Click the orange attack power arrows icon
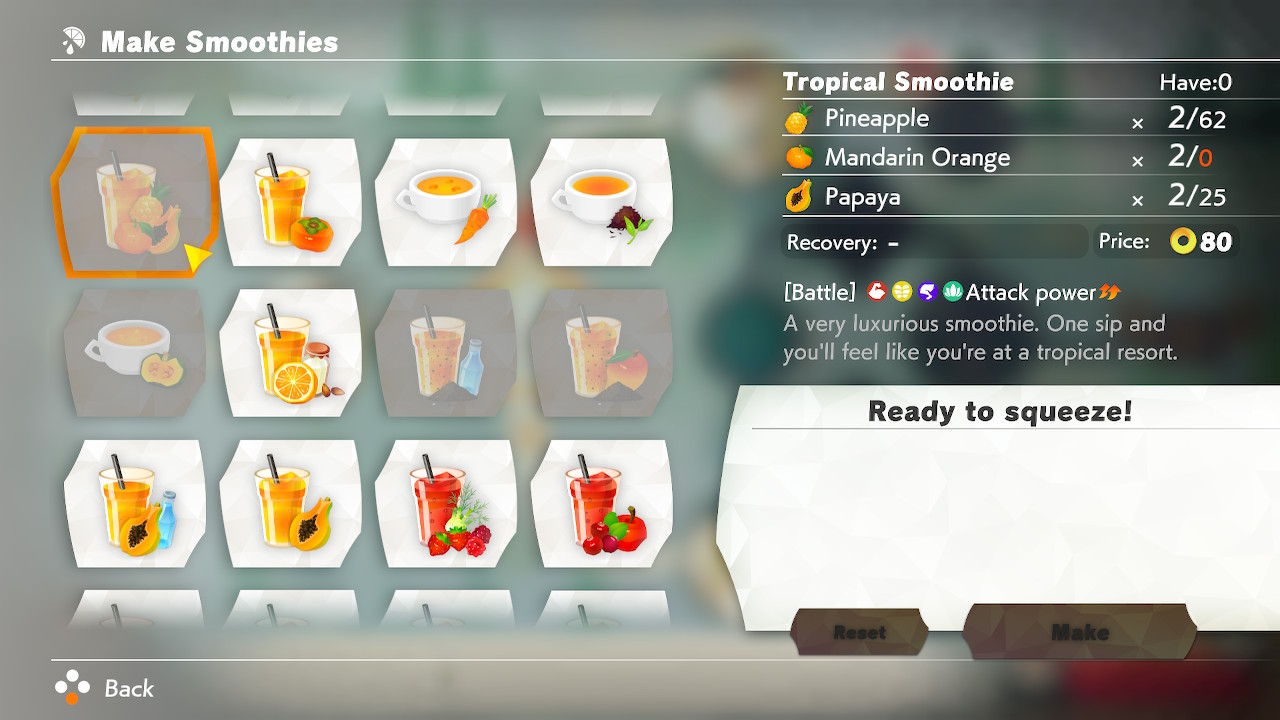The image size is (1280, 720). [1111, 292]
